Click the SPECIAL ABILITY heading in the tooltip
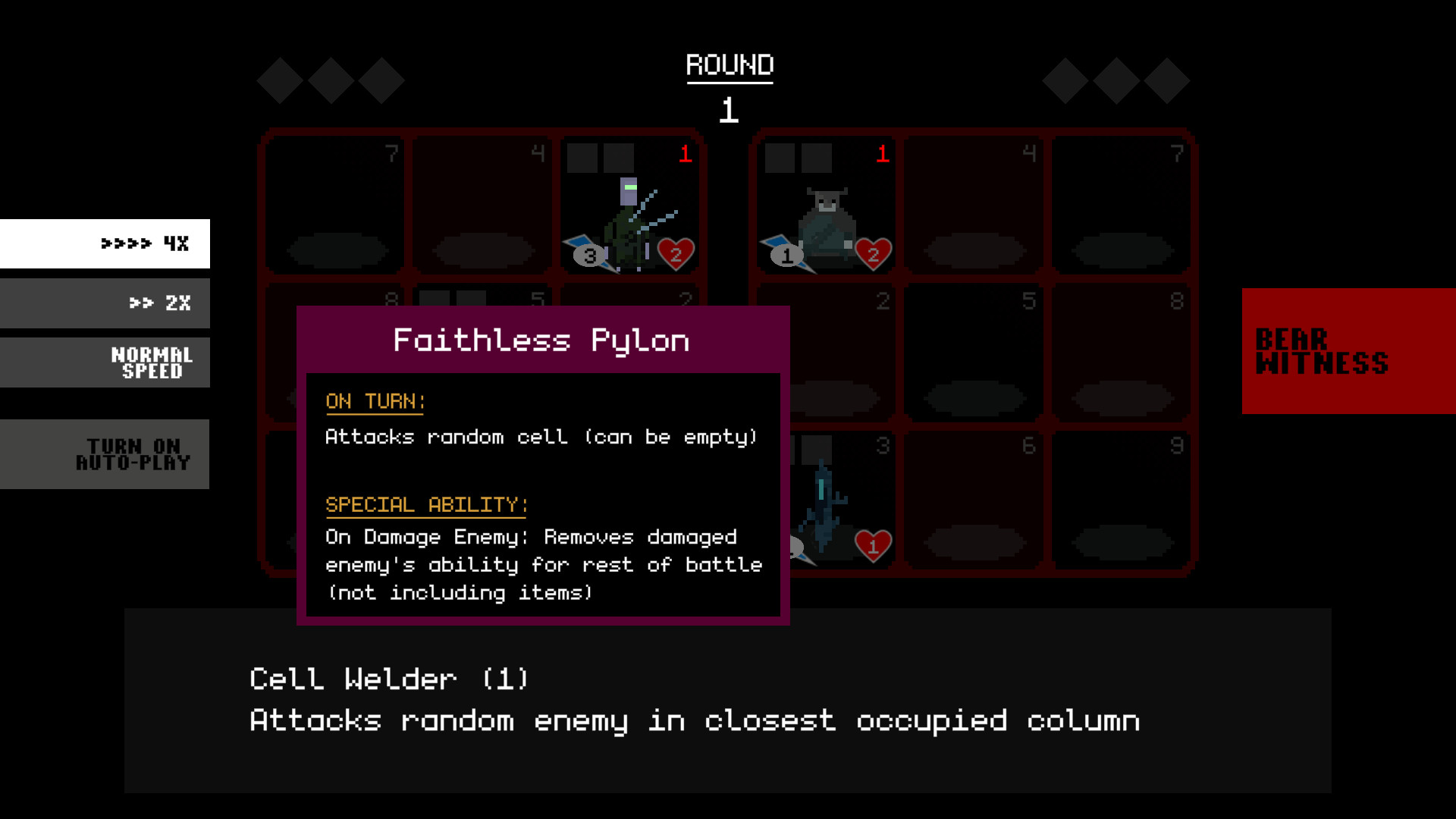The image size is (1456, 819). click(425, 504)
